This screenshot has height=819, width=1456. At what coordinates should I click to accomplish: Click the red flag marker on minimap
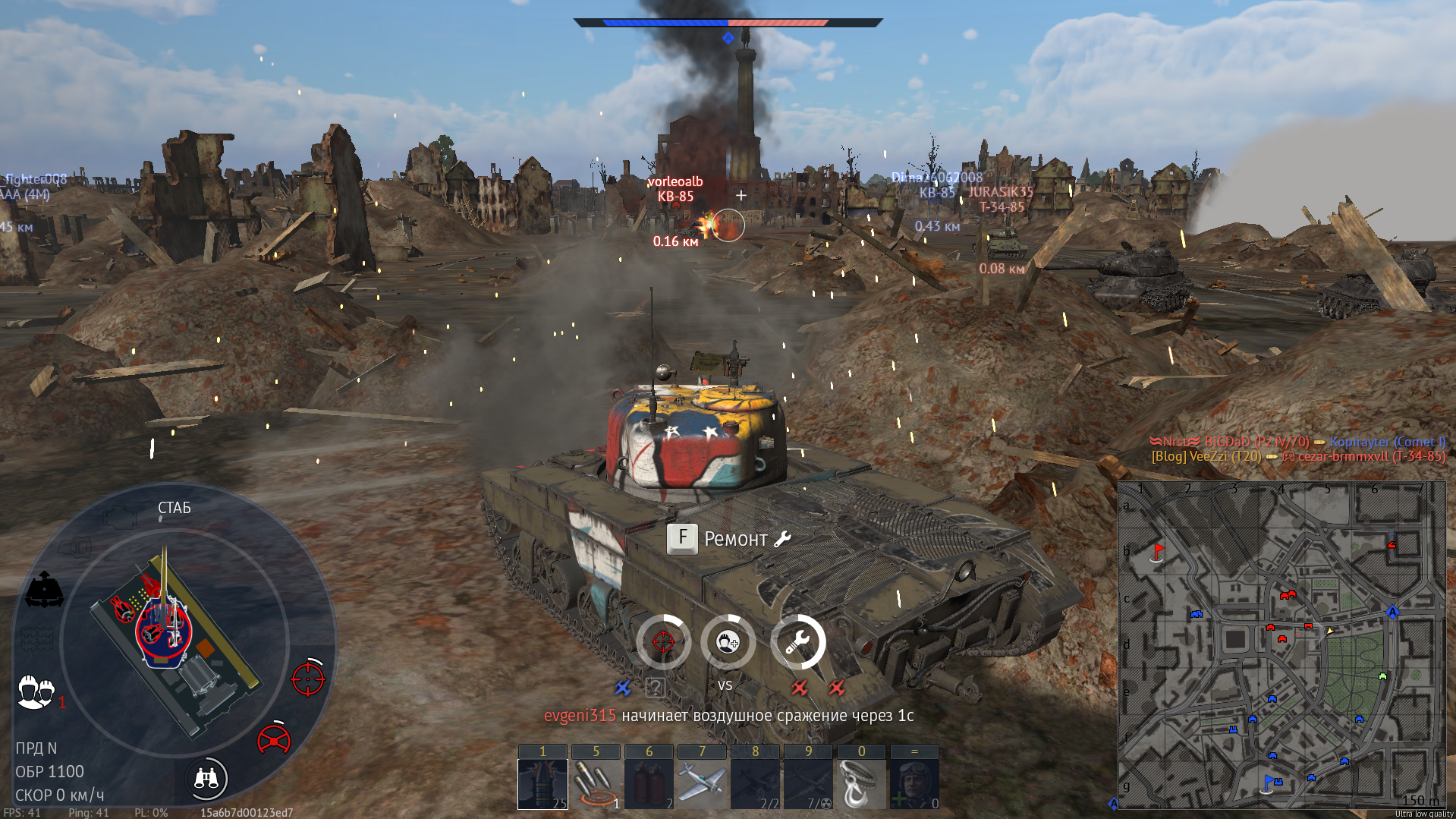pos(1158,550)
